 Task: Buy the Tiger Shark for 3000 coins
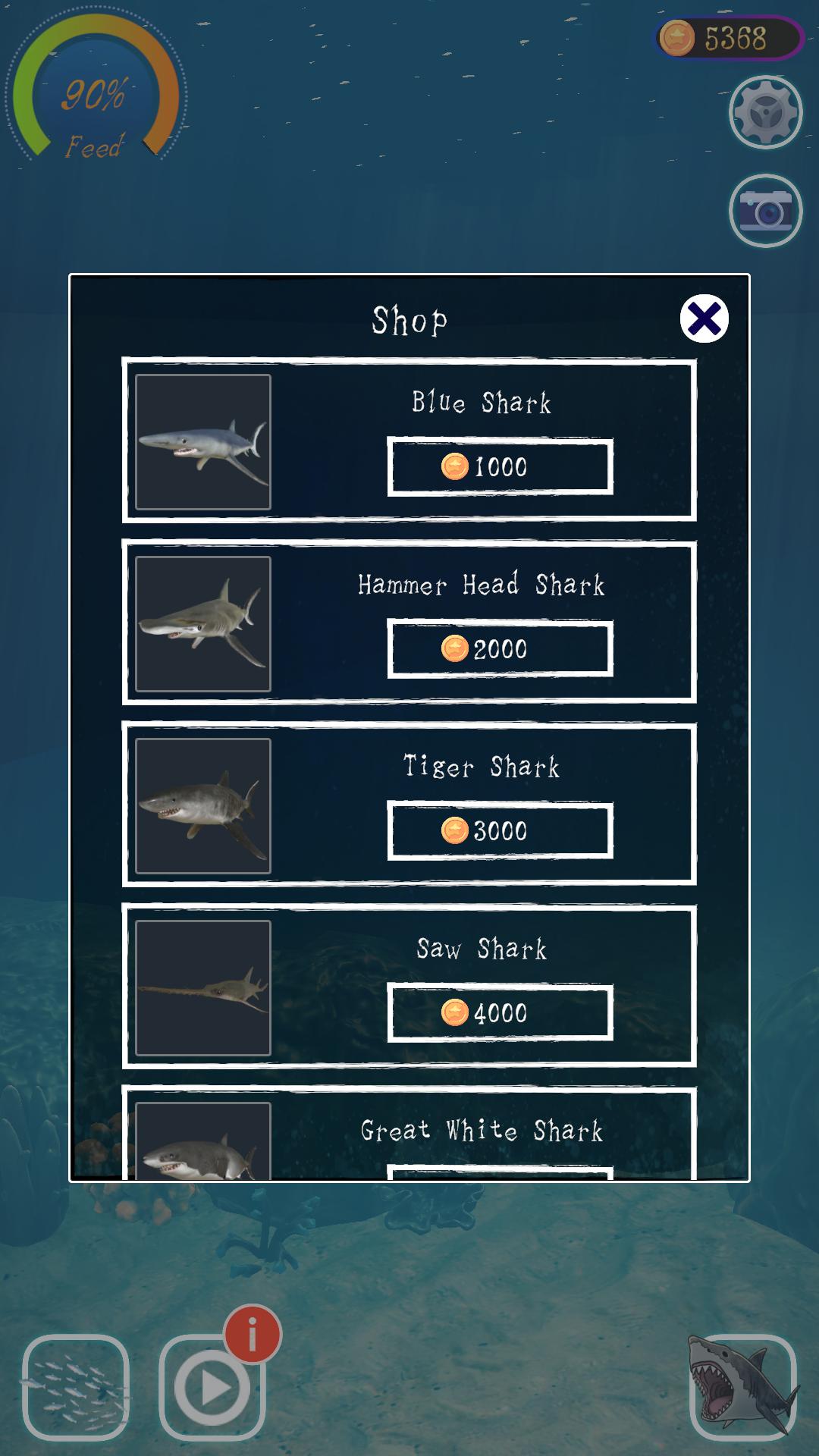point(500,830)
